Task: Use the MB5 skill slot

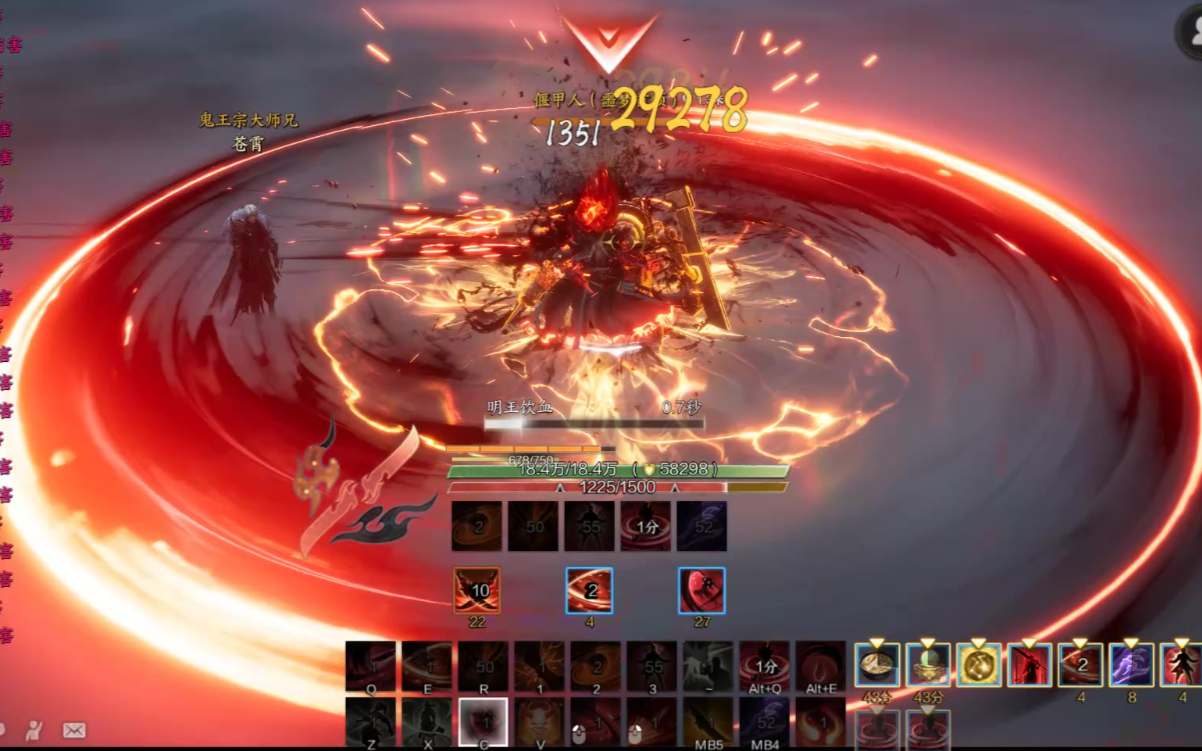Action: pos(708,722)
